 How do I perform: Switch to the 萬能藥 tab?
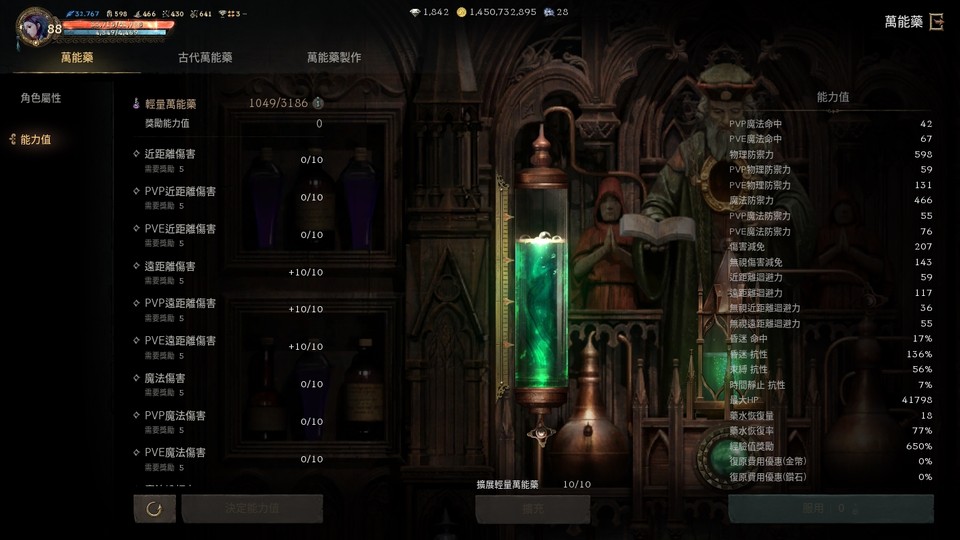[x=77, y=58]
